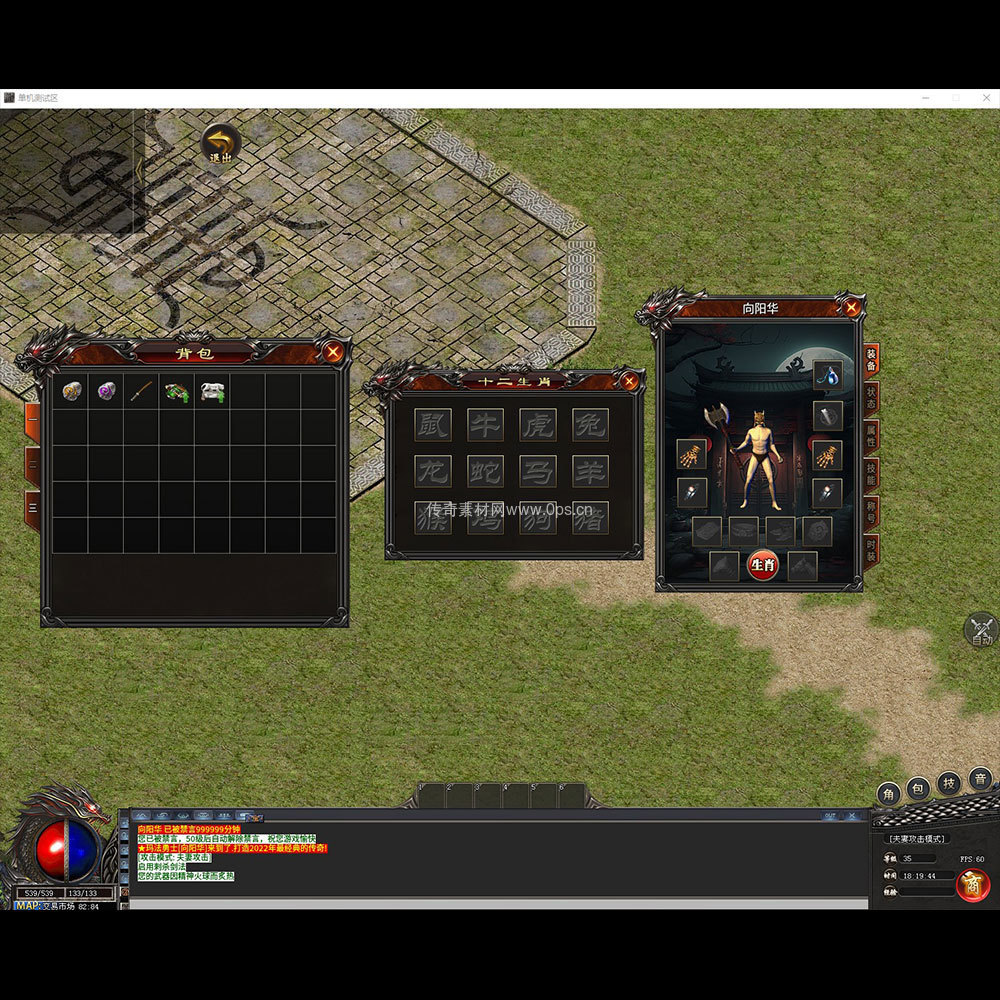Switch to the 时装 fashion tab

click(871, 551)
